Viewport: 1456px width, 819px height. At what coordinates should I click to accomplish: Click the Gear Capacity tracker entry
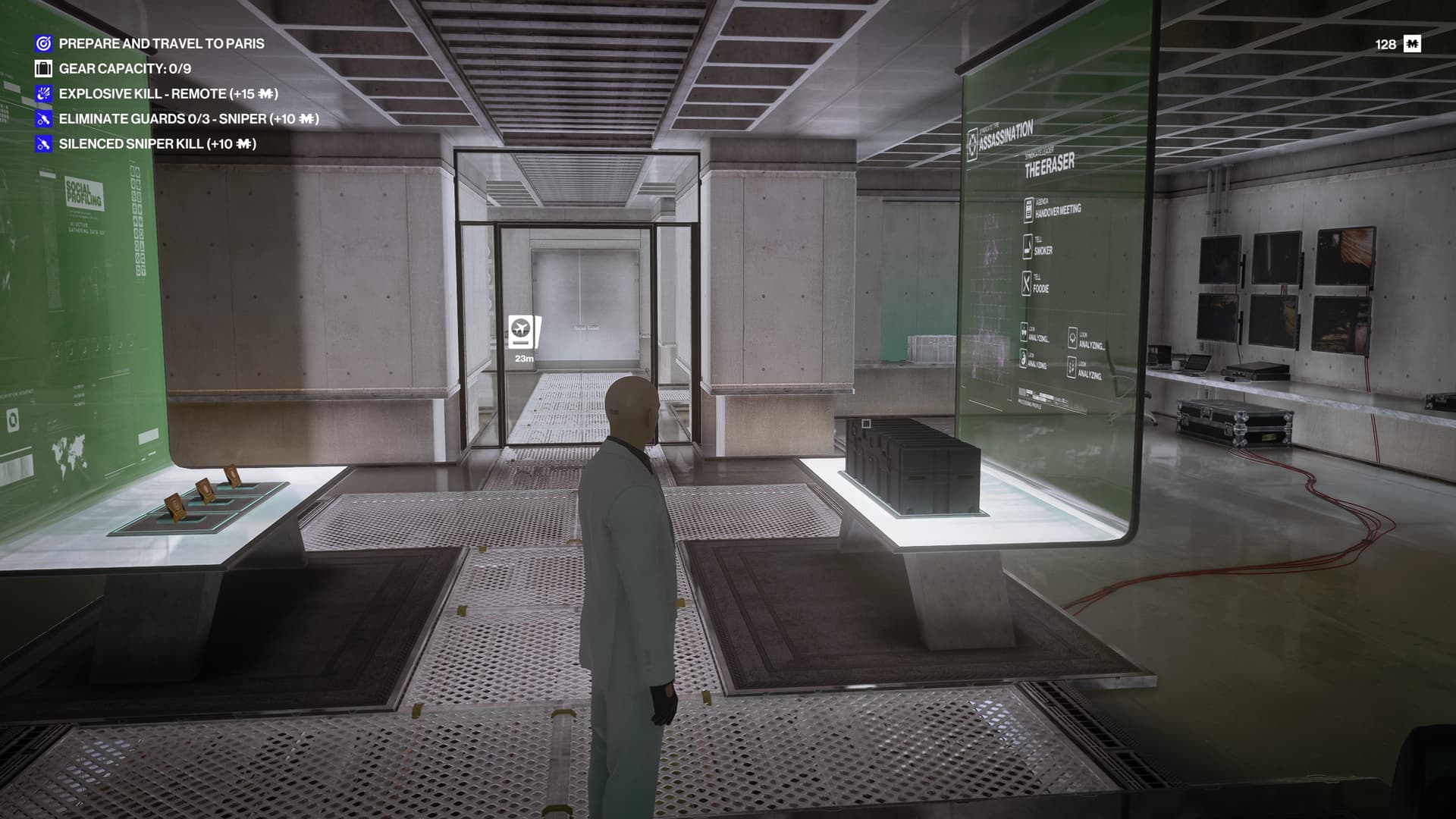pyautogui.click(x=124, y=69)
